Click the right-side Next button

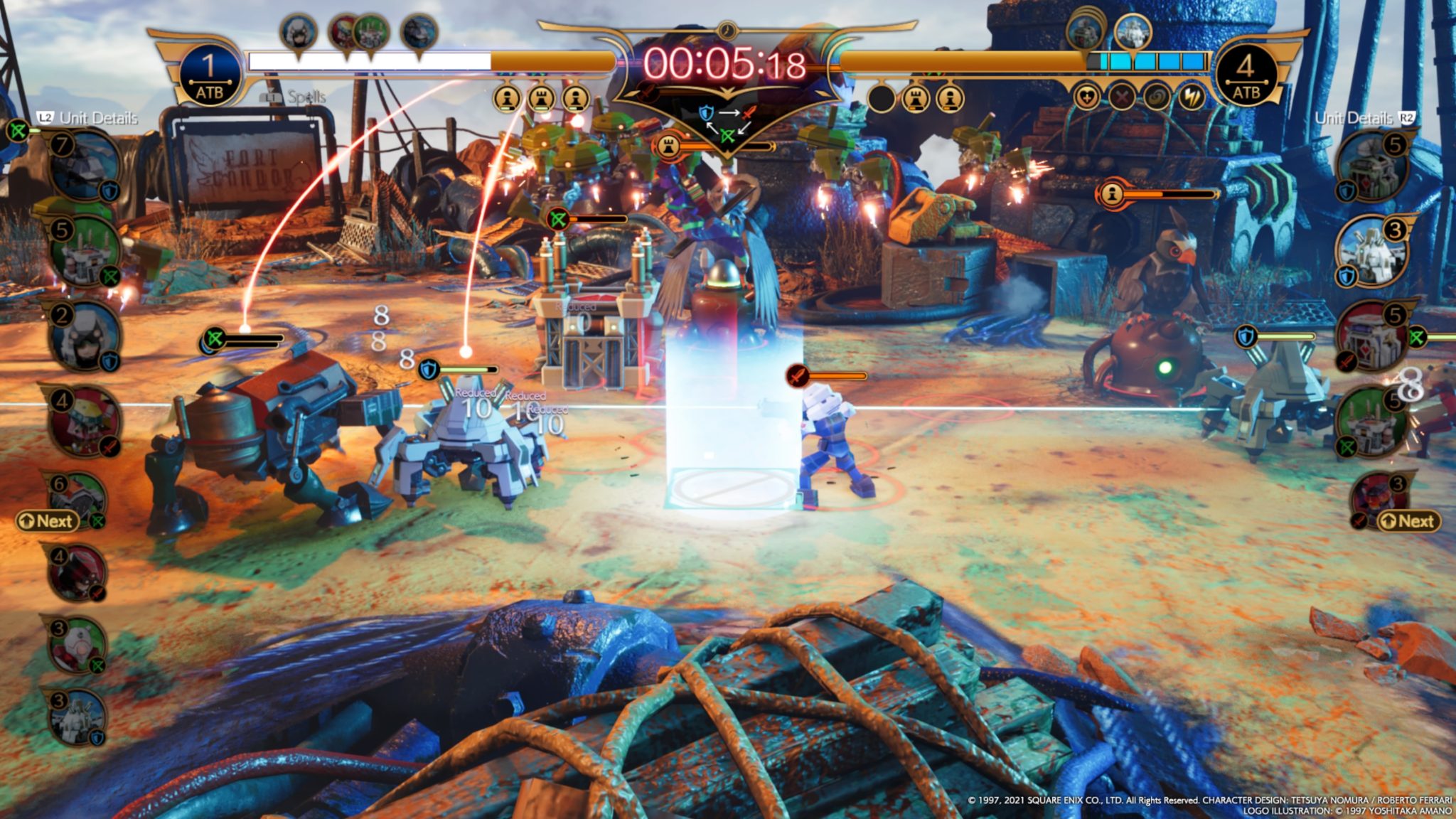click(x=1408, y=521)
